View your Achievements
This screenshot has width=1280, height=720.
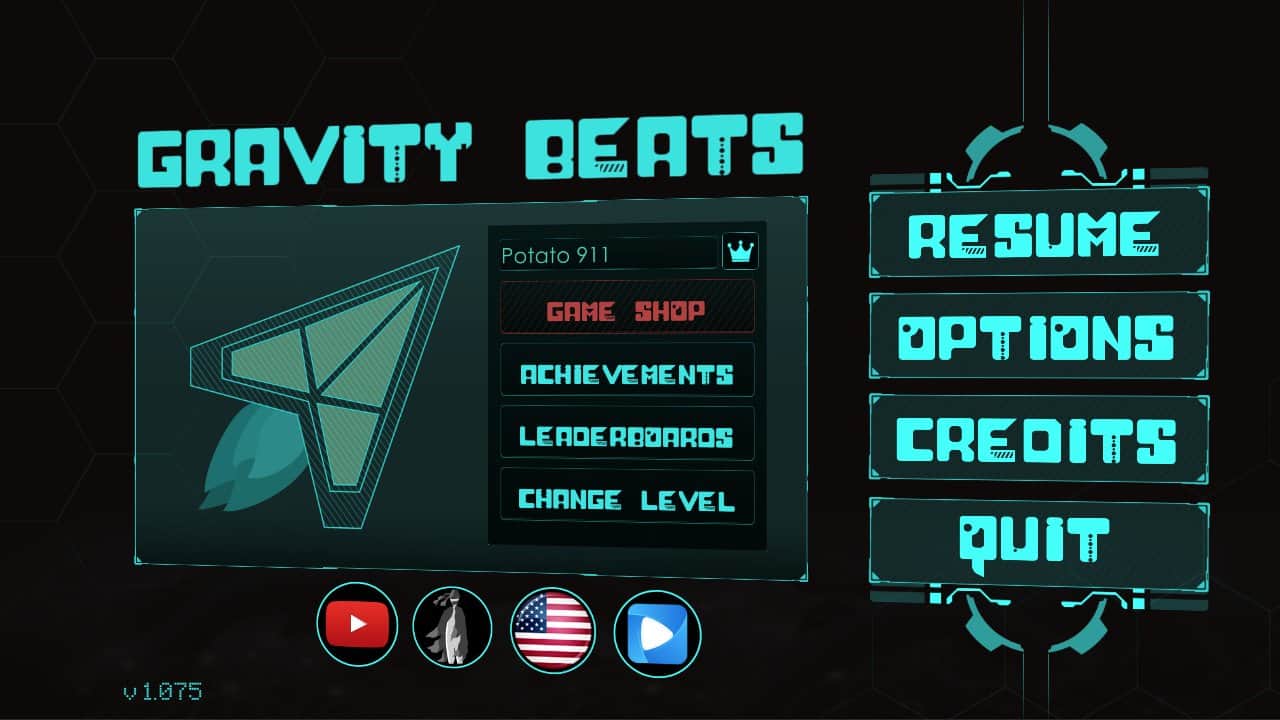626,372
